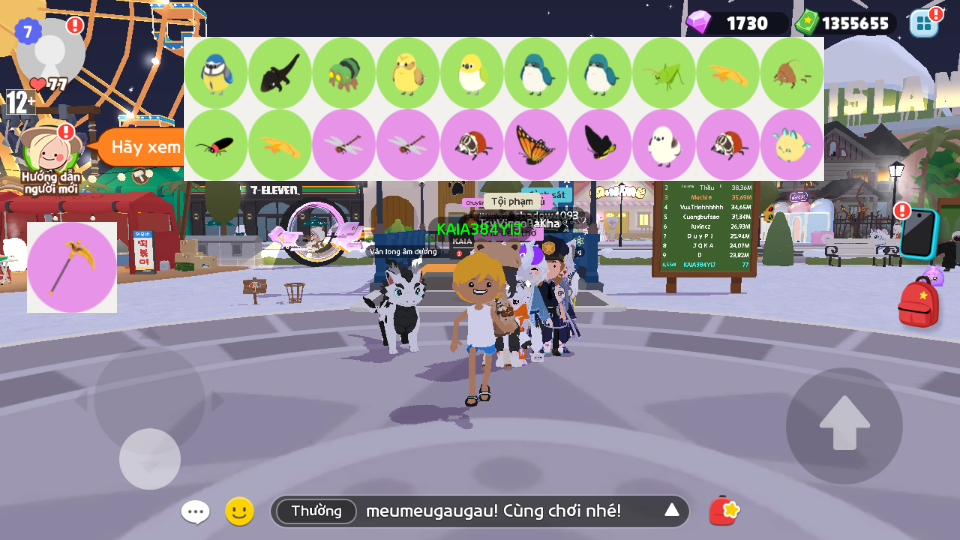Pick the firefly slot
The height and width of the screenshot is (540, 960).
point(216,146)
